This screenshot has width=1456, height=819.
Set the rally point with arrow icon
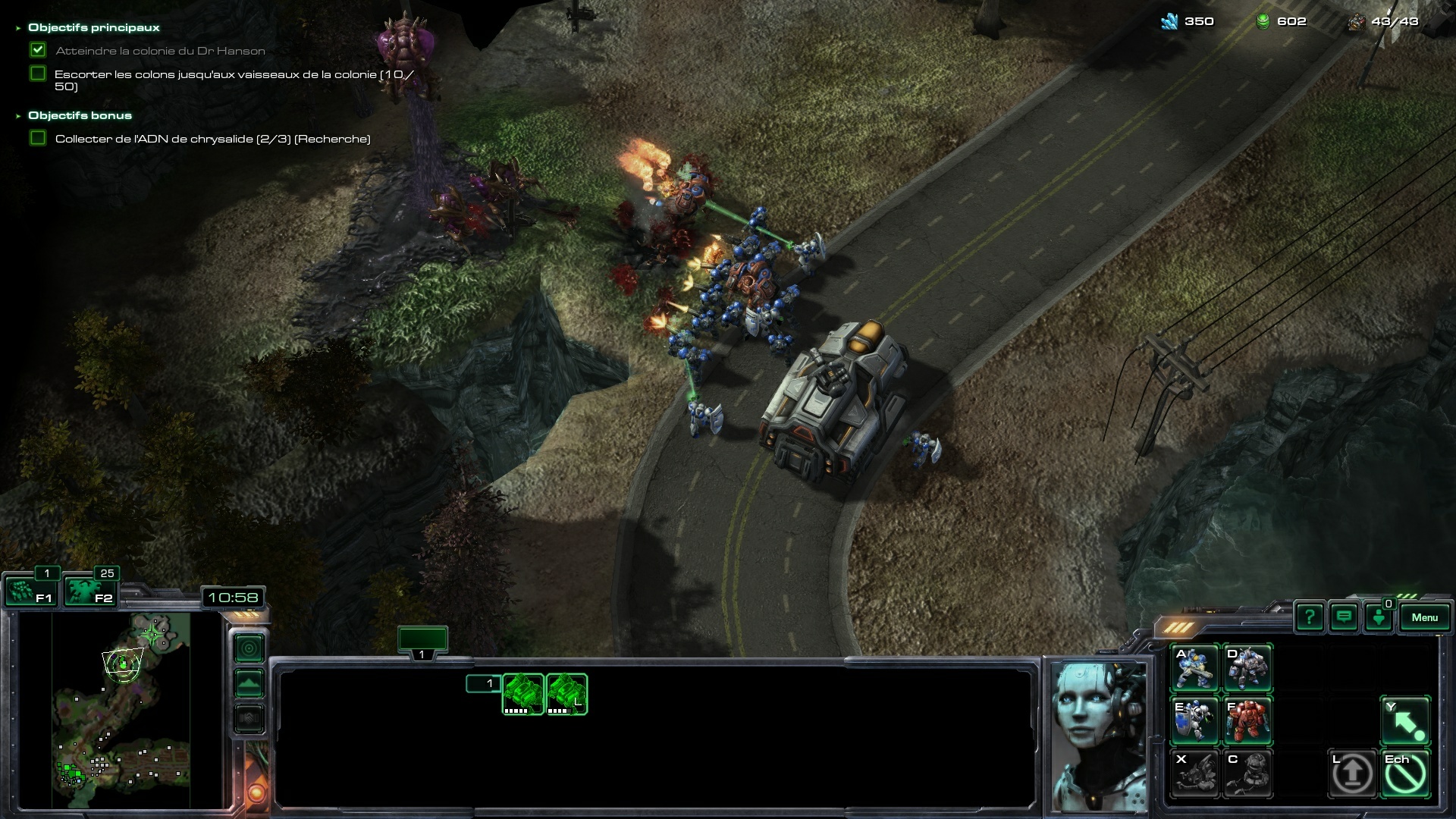tap(1405, 720)
